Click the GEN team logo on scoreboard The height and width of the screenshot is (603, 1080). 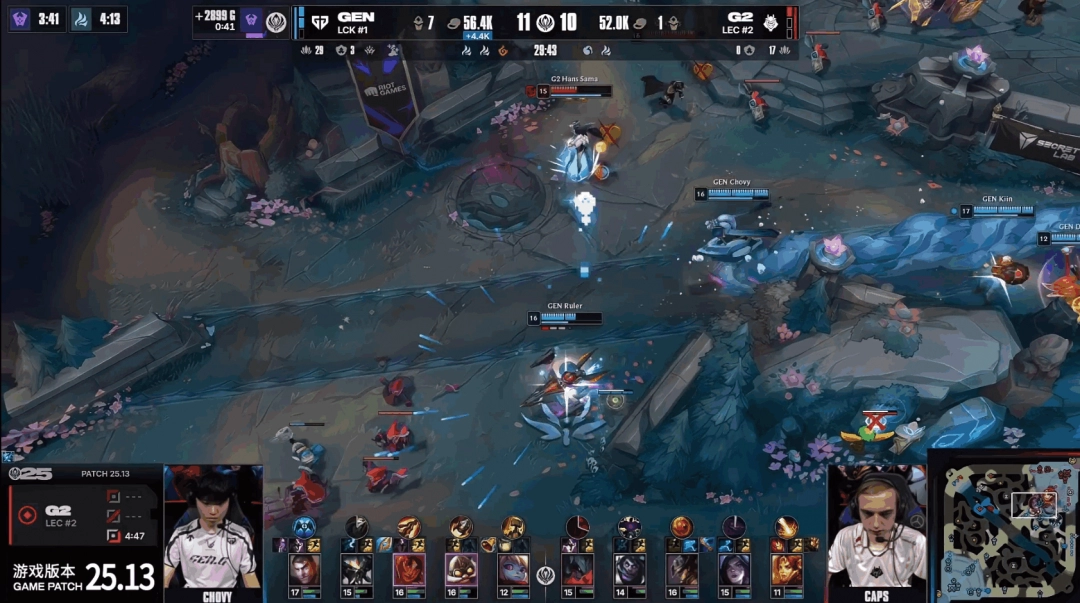coord(320,21)
